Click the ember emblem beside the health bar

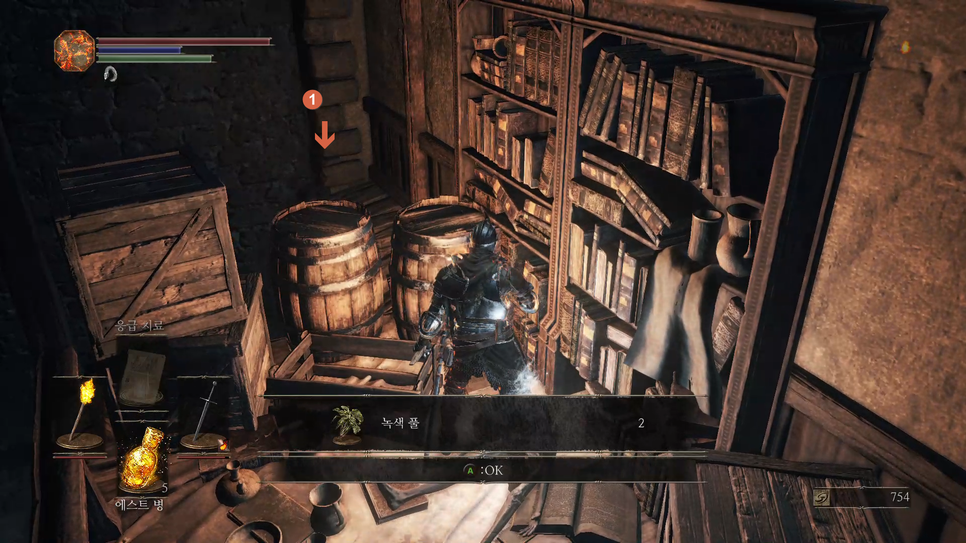pos(74,49)
